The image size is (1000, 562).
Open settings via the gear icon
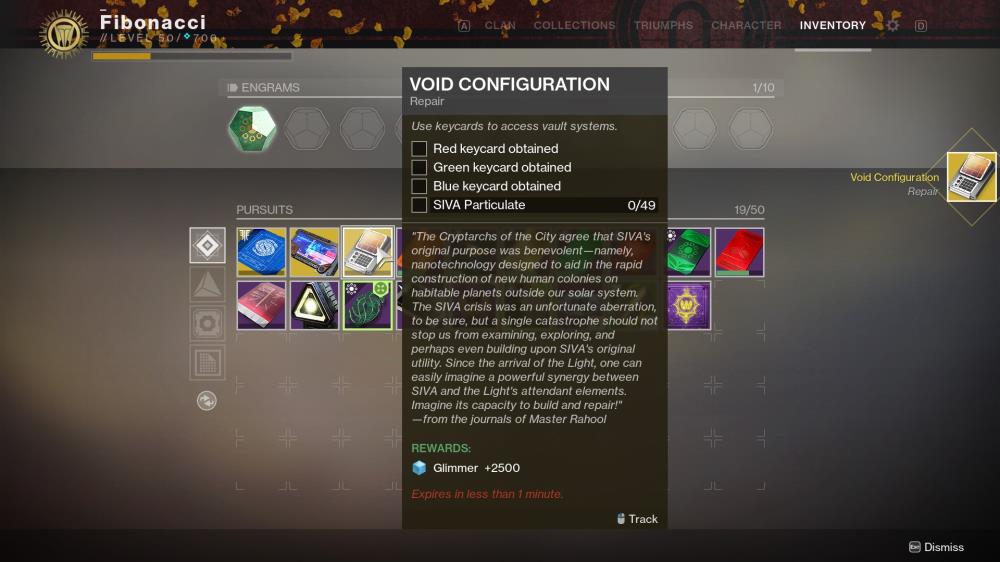pyautogui.click(x=893, y=25)
